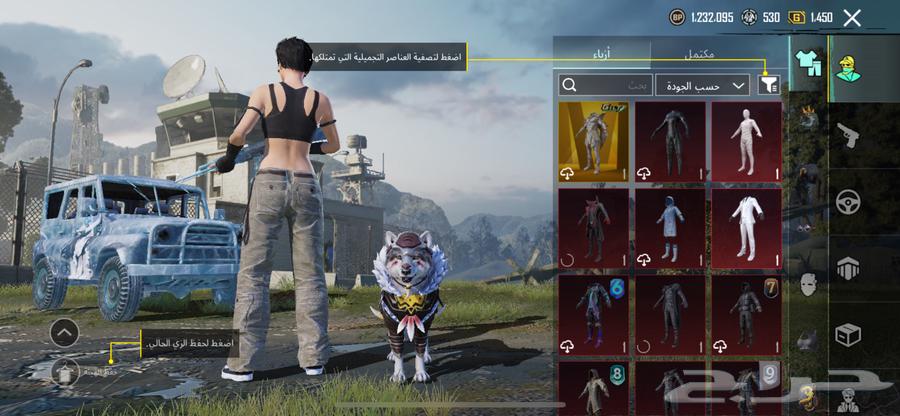This screenshot has width=900, height=416.
Task: Select the light blue hooded raincoat outfit
Action: coord(670,227)
